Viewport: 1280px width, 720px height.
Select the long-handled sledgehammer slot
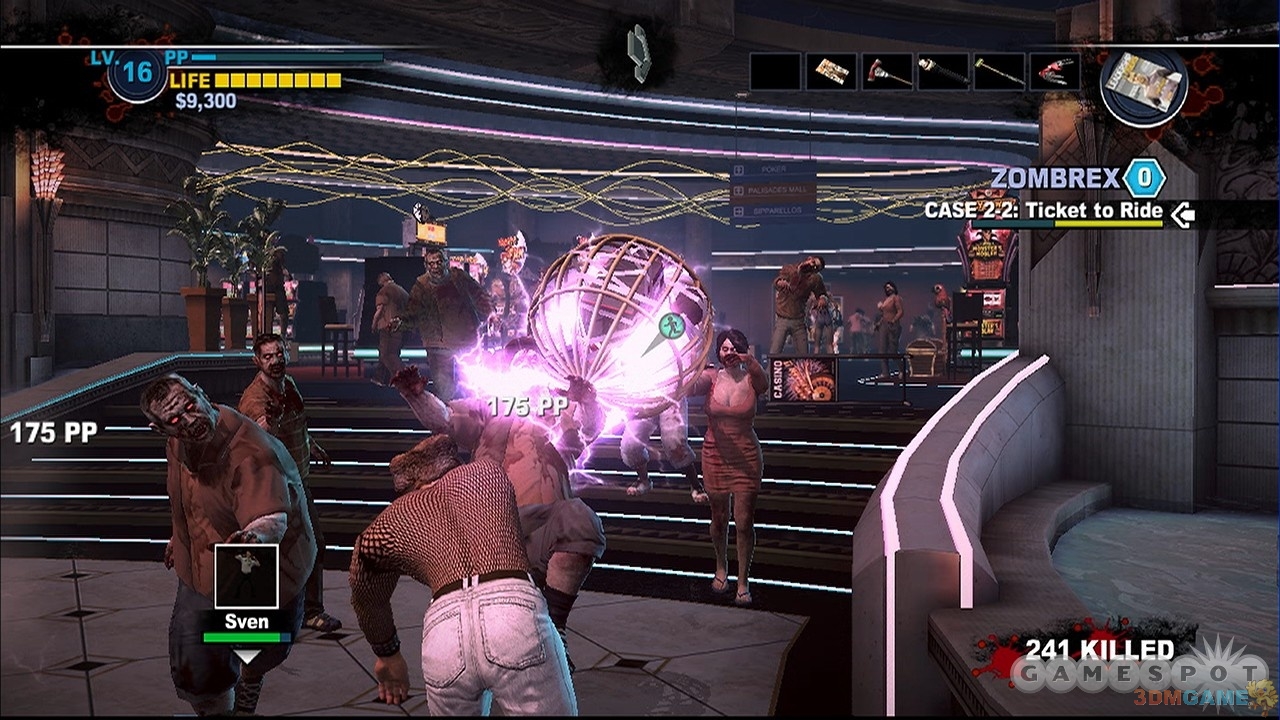(x=999, y=72)
